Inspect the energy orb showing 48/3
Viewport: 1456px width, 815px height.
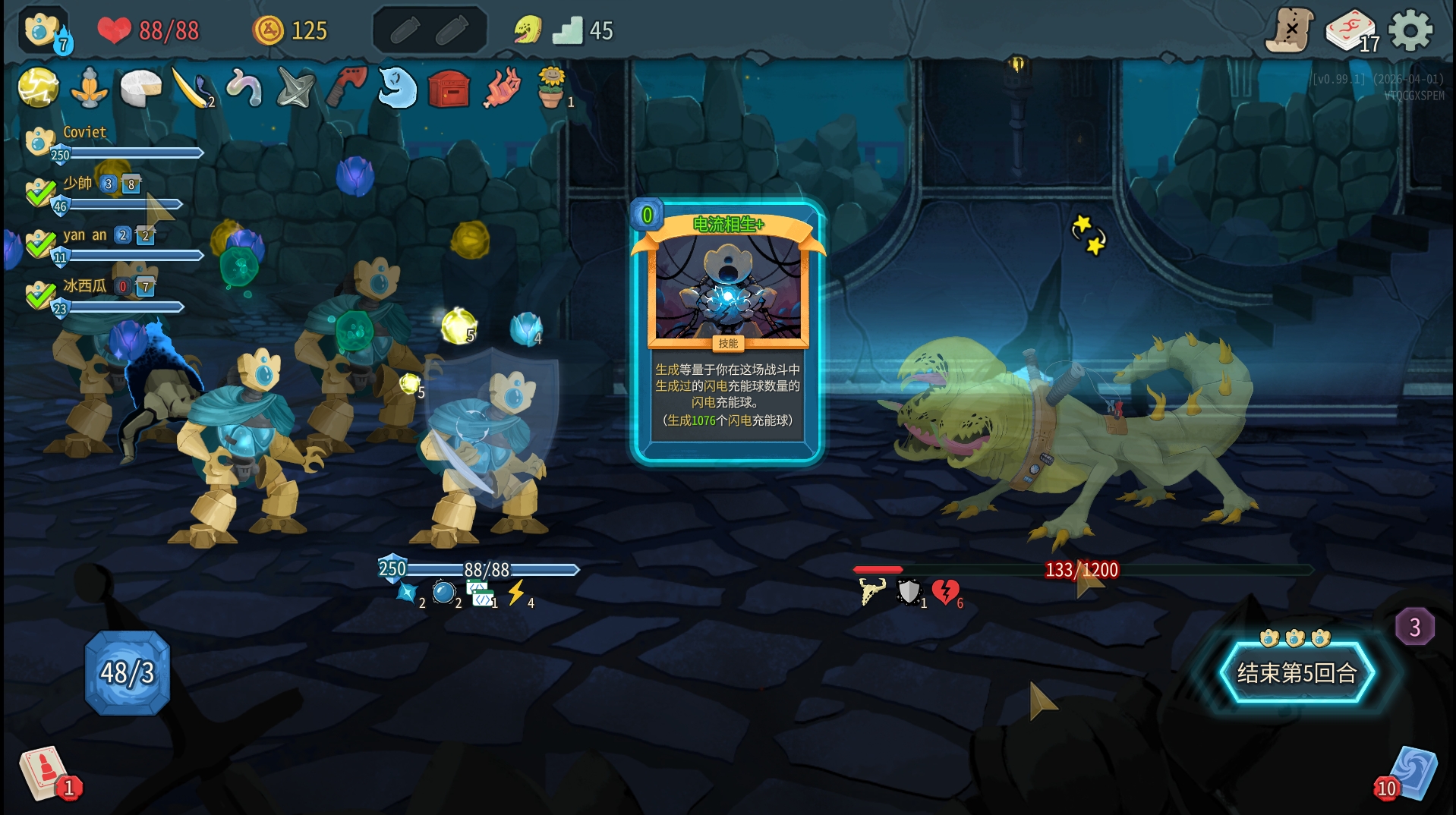point(127,673)
